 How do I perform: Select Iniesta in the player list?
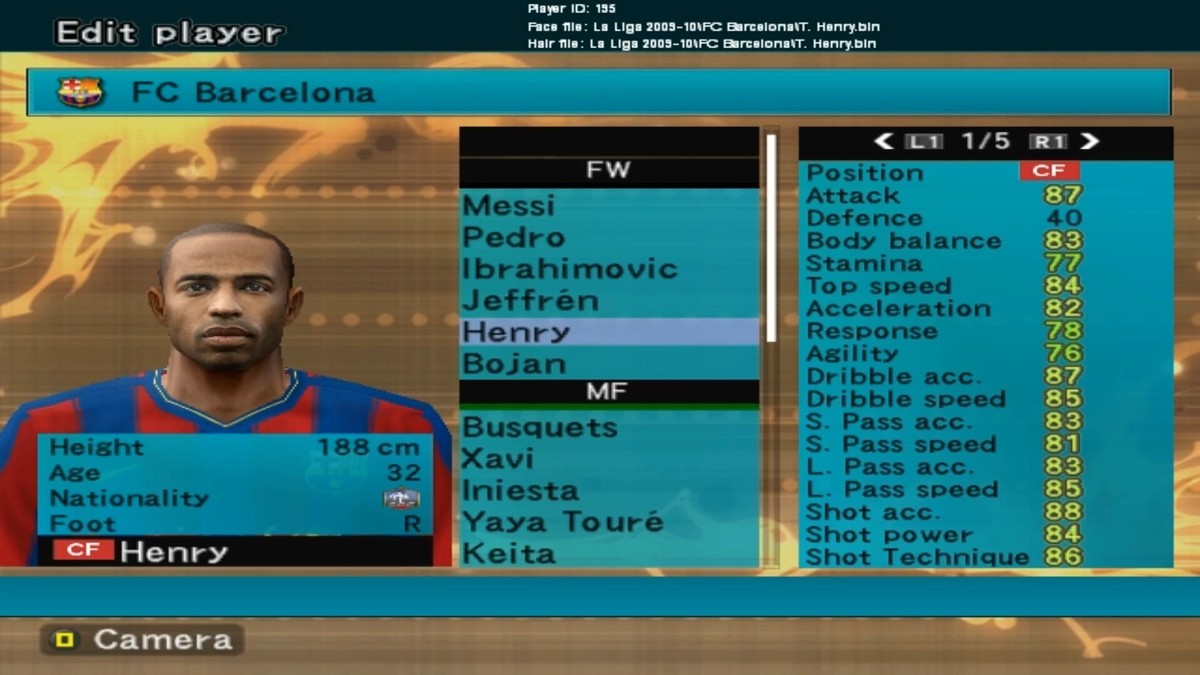coord(608,491)
